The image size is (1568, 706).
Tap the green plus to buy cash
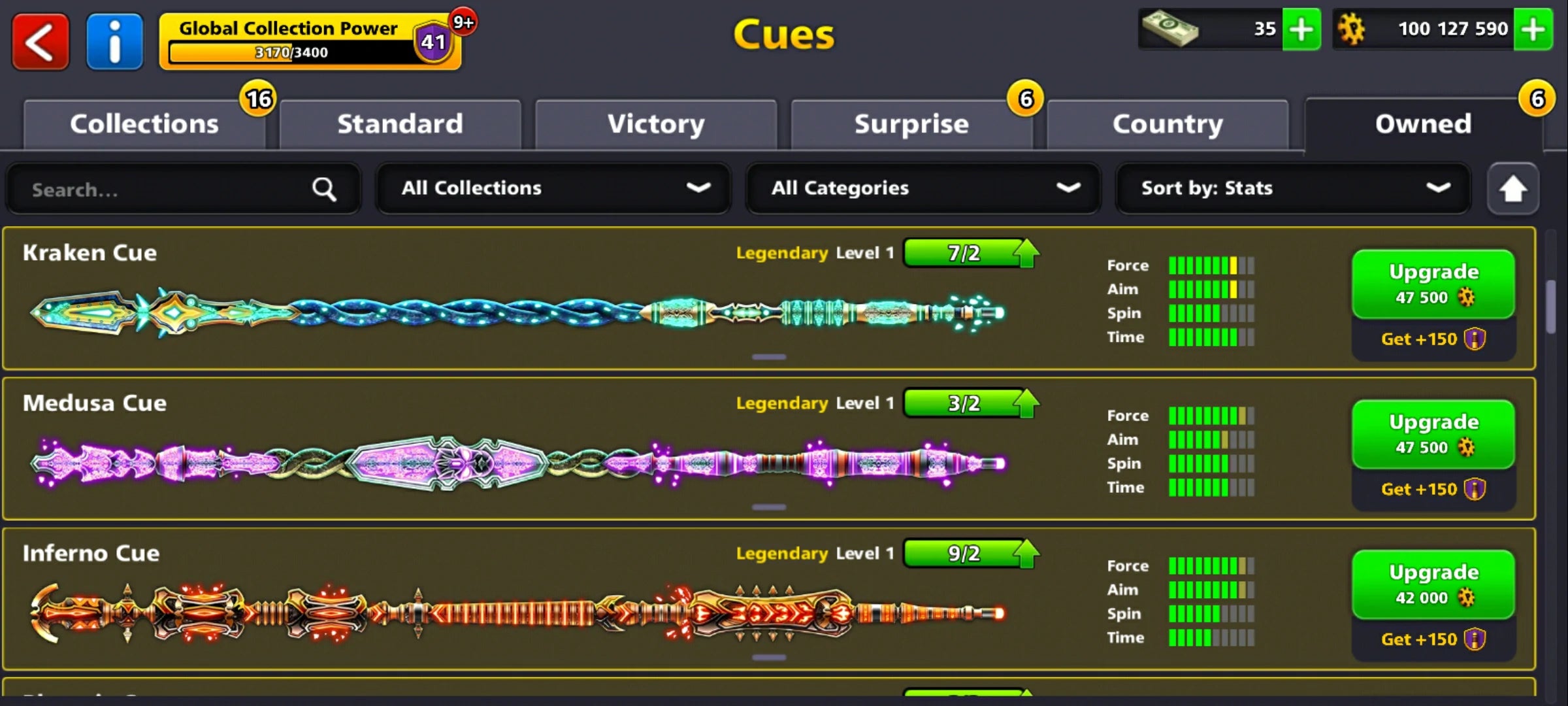click(x=1301, y=29)
